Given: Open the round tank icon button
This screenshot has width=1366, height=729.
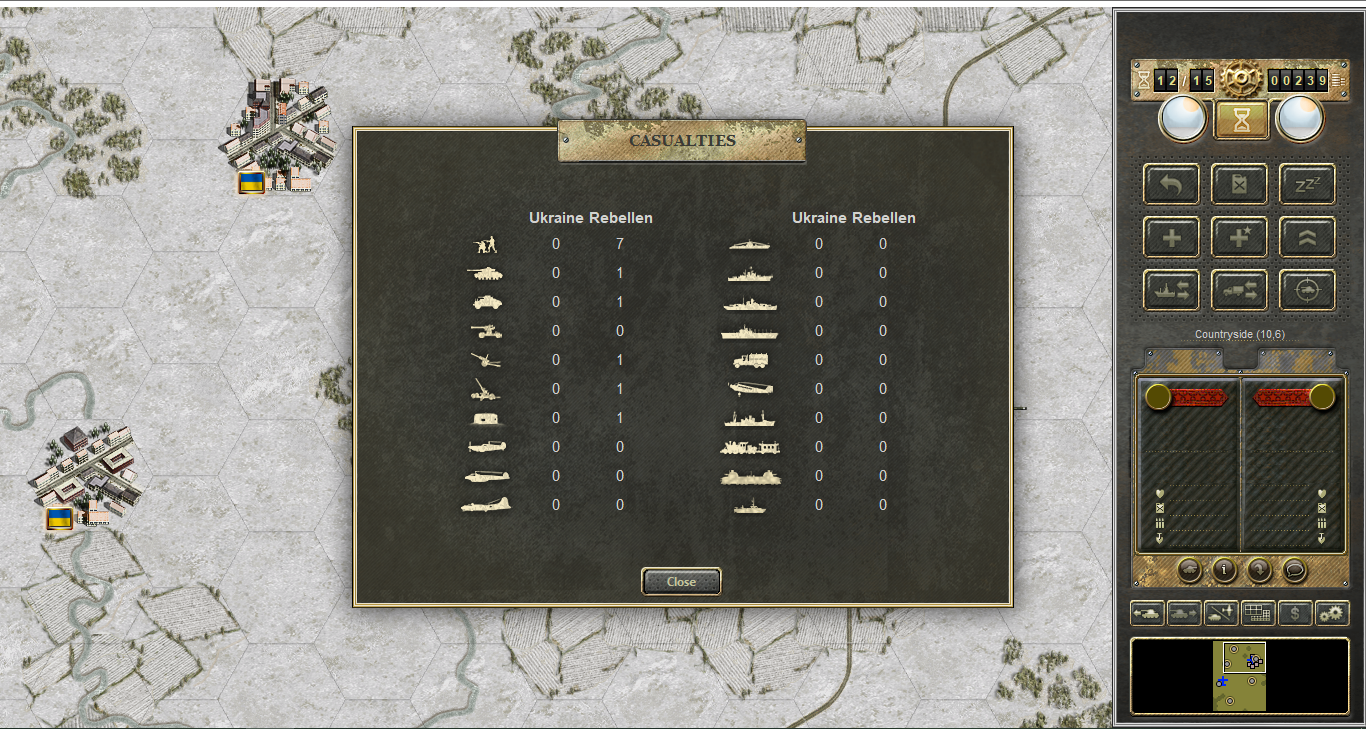Looking at the screenshot, I should click(x=1190, y=570).
